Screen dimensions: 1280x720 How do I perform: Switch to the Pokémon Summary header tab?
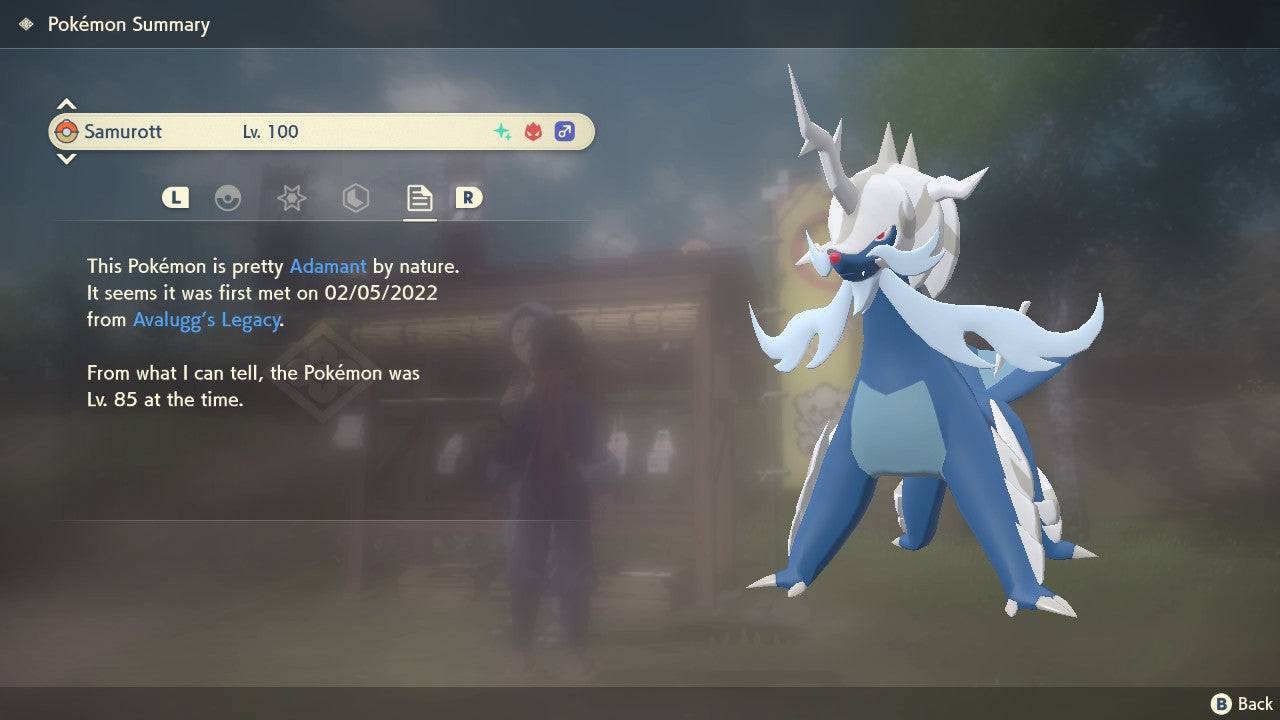129,23
